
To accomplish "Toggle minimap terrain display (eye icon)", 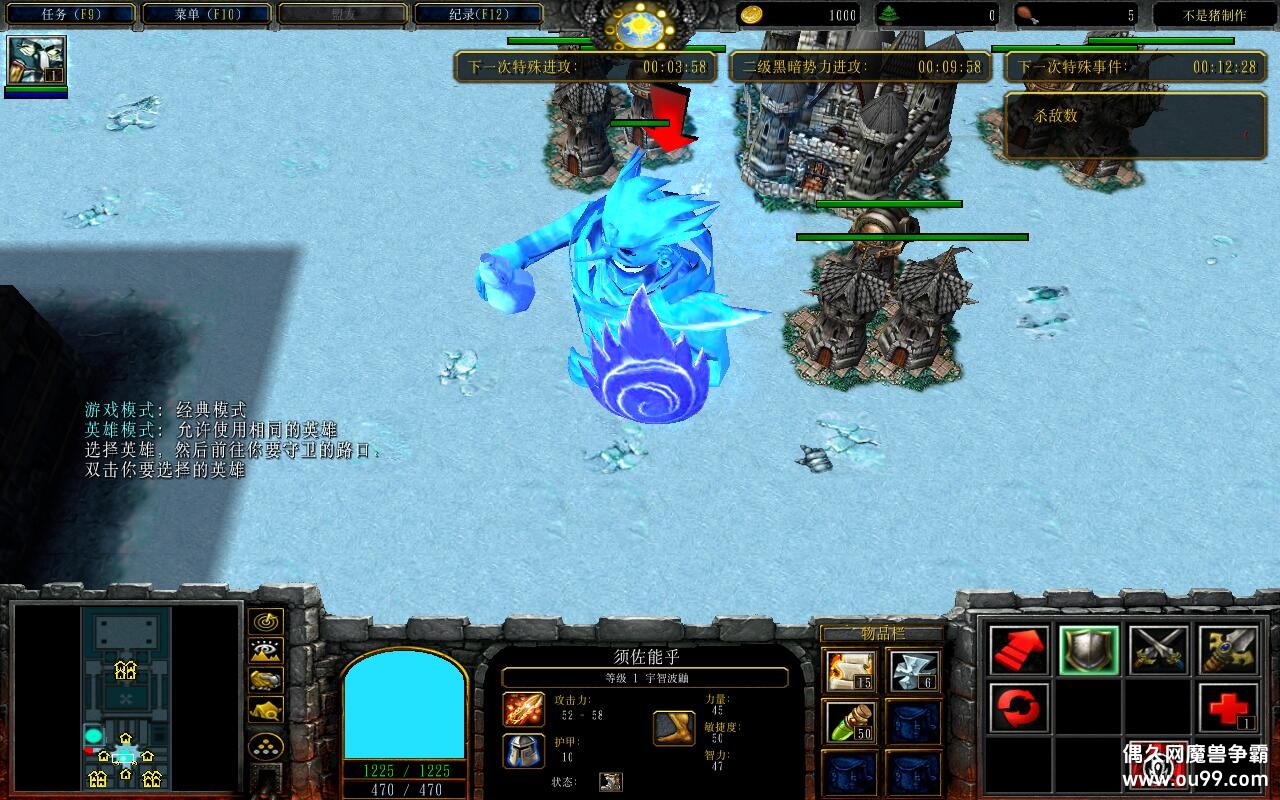I will [x=265, y=651].
